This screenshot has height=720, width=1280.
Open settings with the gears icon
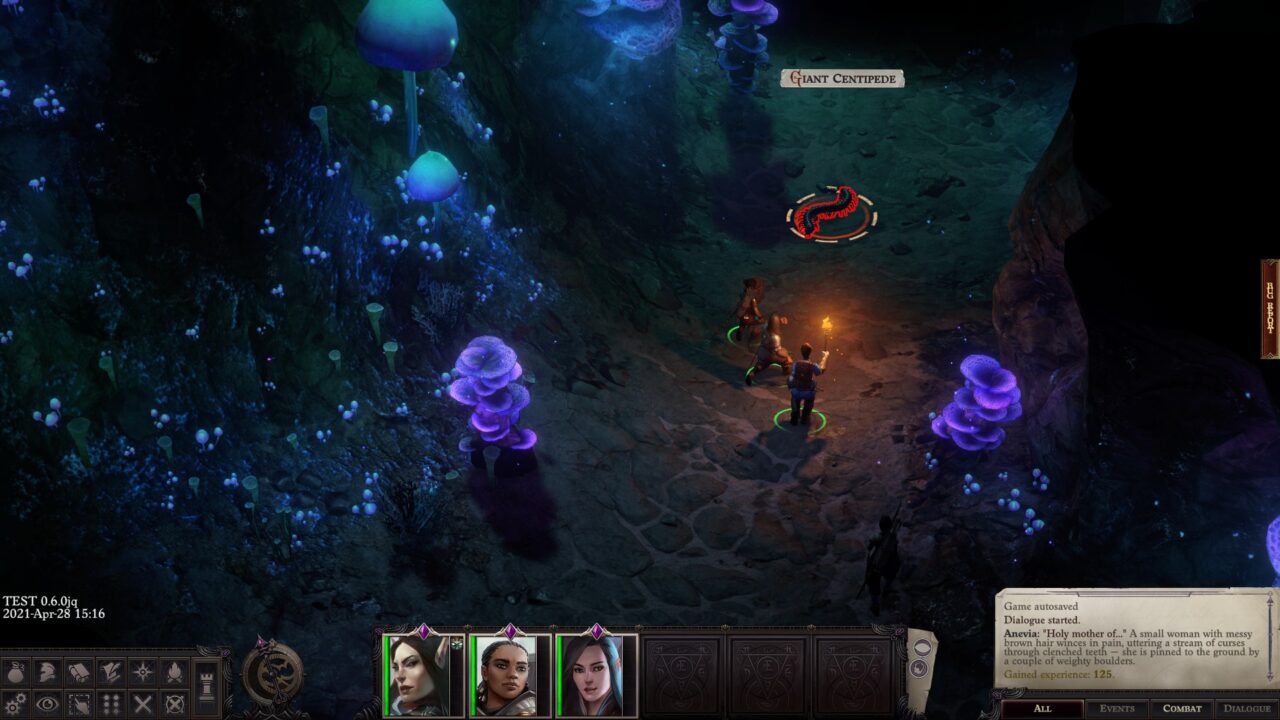pos(16,704)
